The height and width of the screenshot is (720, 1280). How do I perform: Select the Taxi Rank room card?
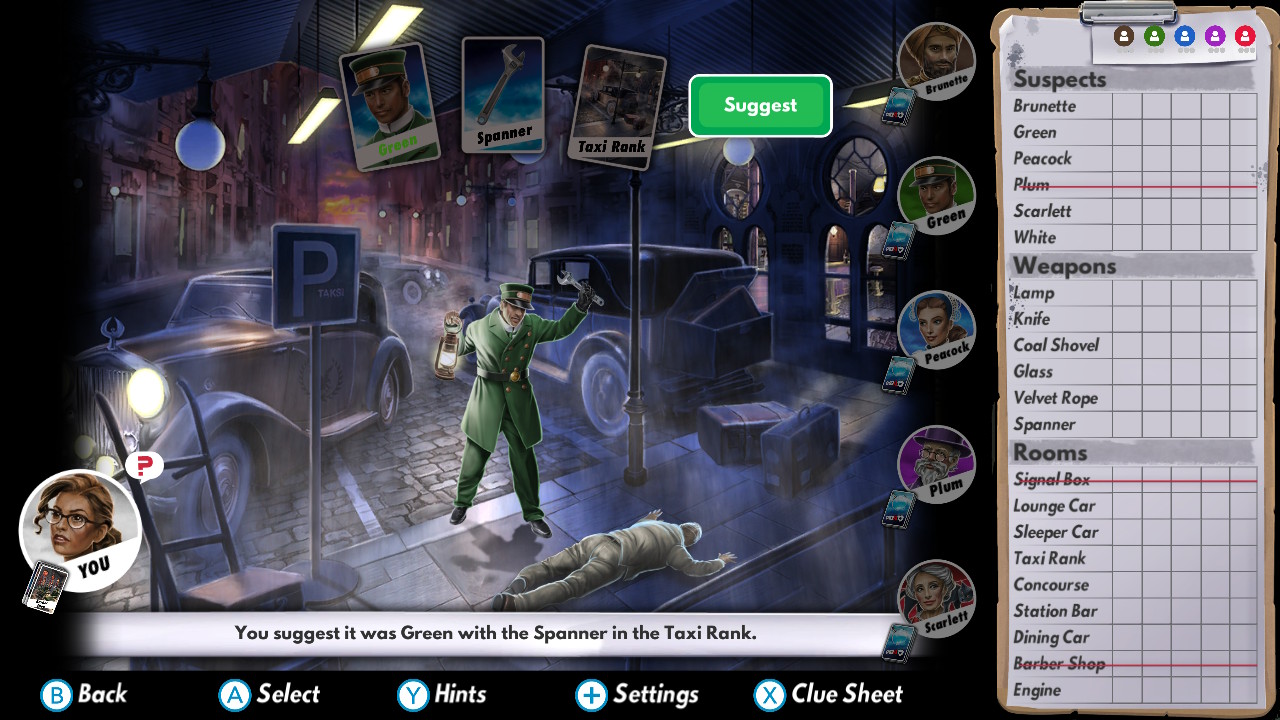619,105
